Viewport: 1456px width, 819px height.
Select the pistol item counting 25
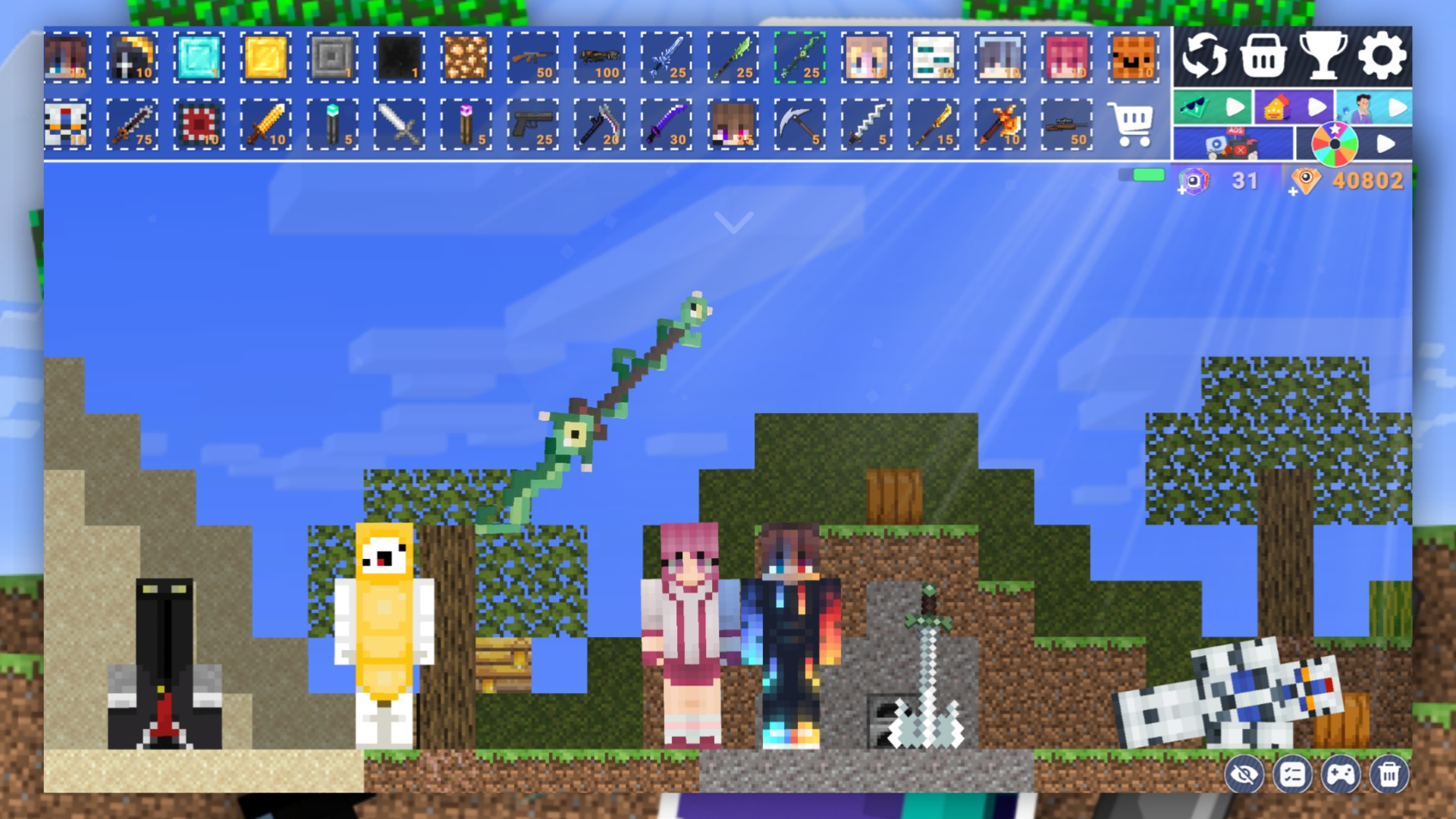click(533, 125)
